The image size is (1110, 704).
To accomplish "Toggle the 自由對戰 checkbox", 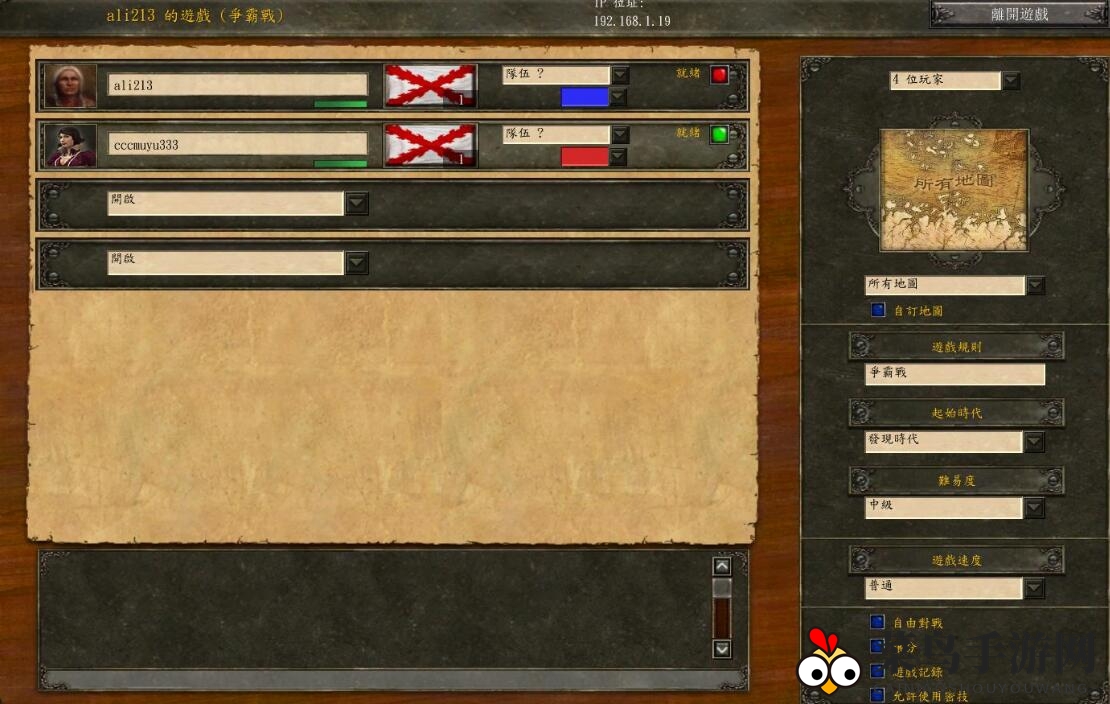I will (878, 622).
